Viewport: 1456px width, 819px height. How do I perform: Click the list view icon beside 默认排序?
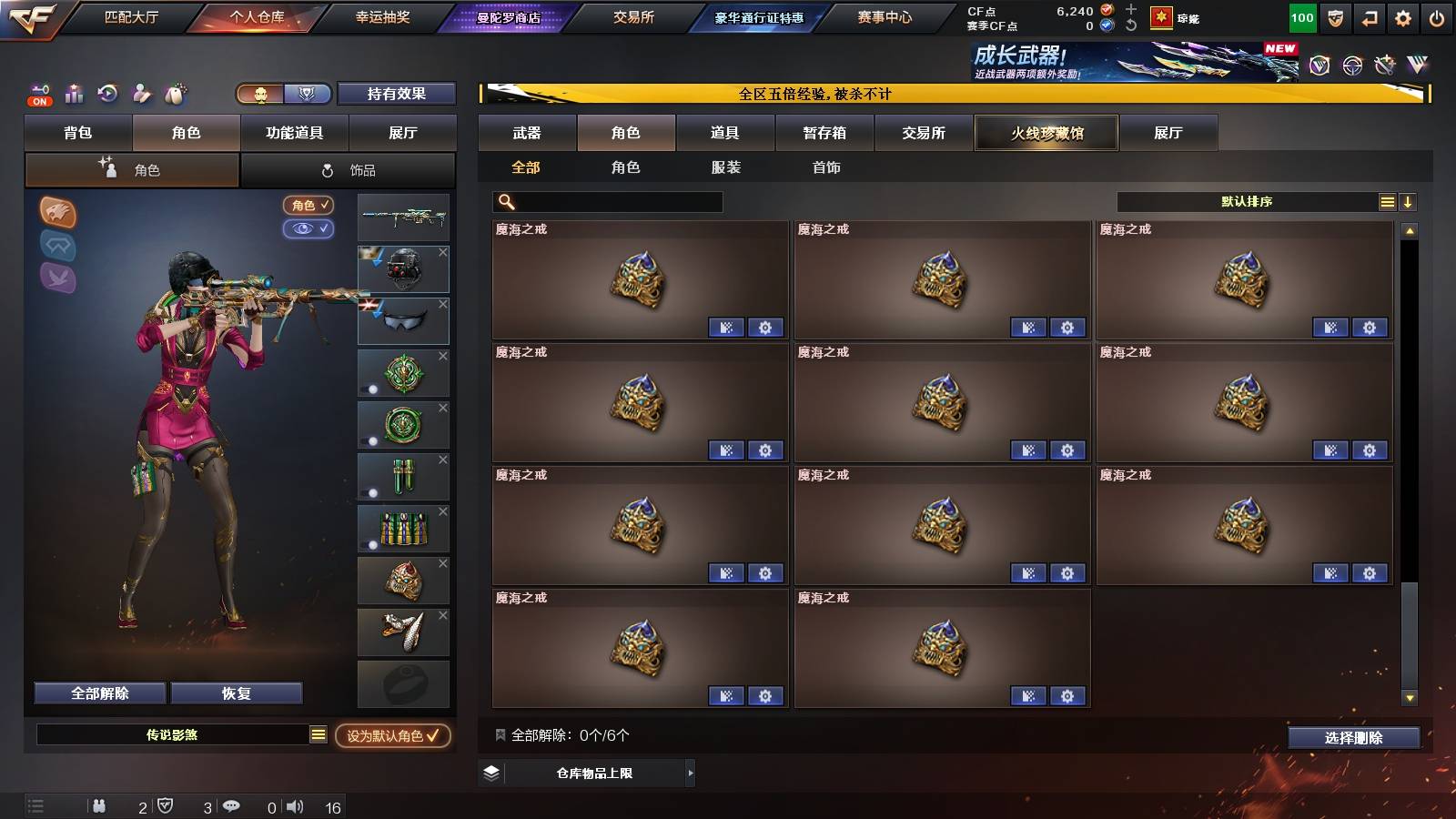tap(1387, 201)
